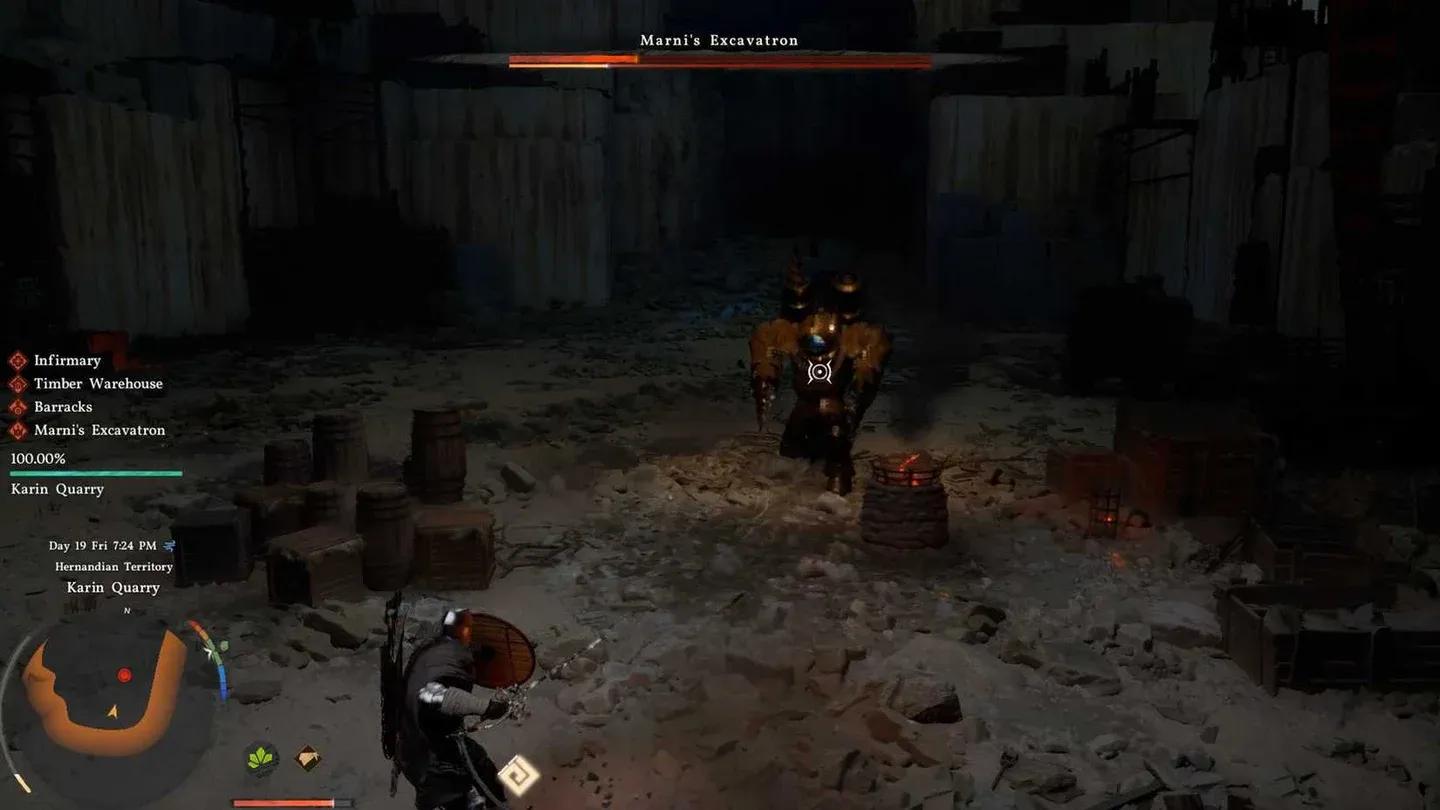Click the food ration buff icon
Viewport: 1440px width, 810px height.
pyautogui.click(x=305, y=758)
